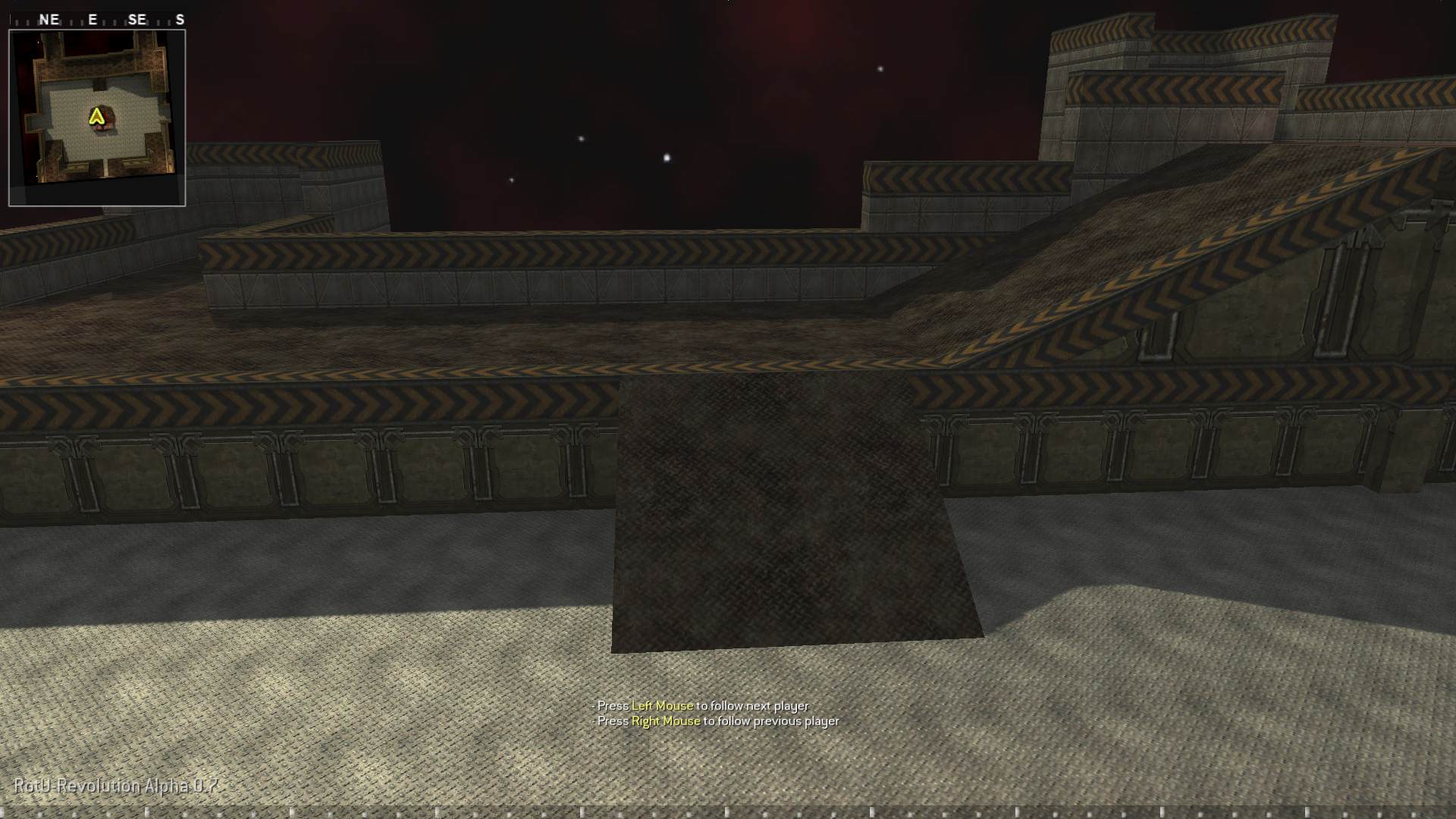Click the S marker on the compass bar

(180, 20)
